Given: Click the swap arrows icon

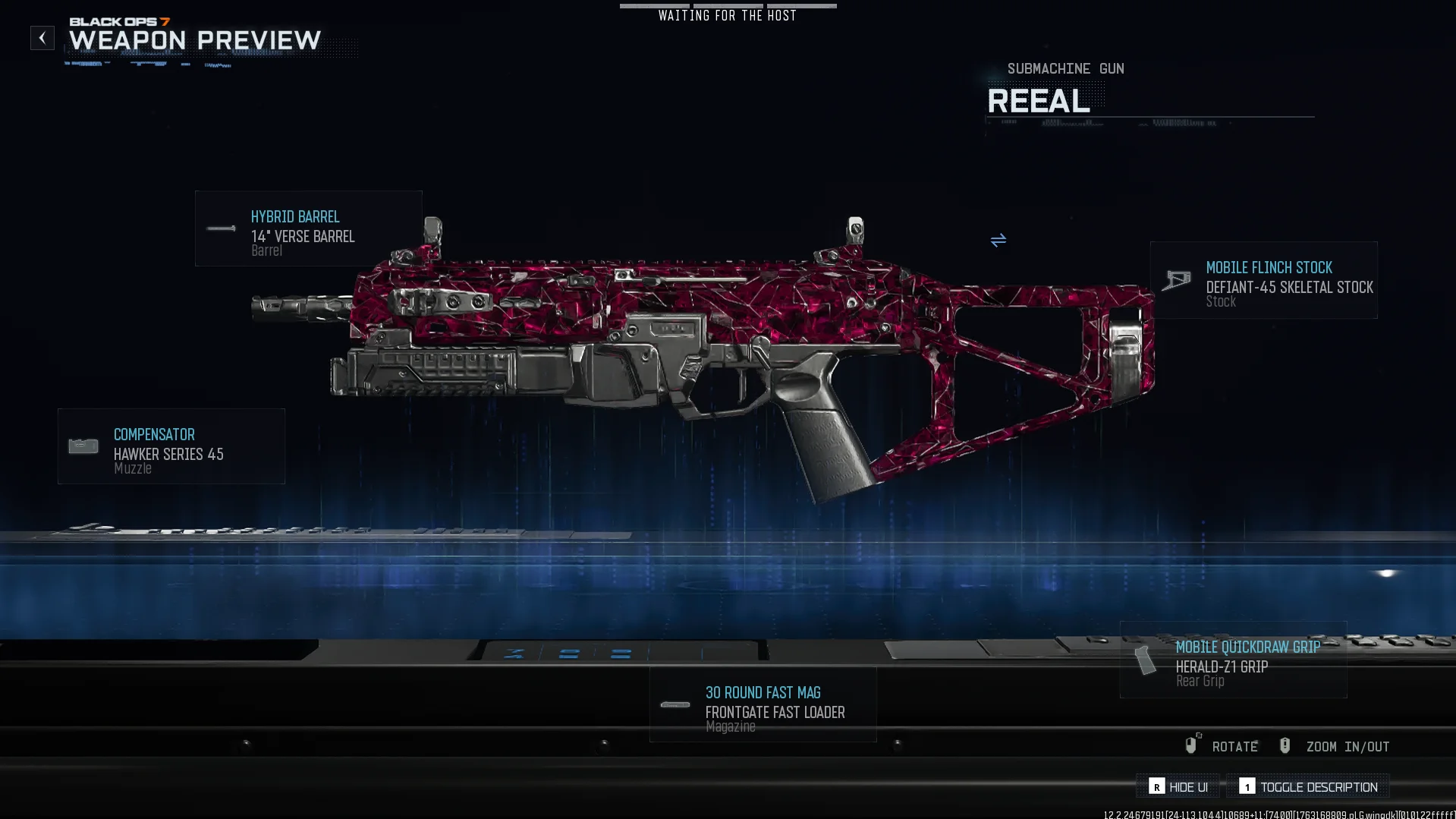Looking at the screenshot, I should (998, 241).
